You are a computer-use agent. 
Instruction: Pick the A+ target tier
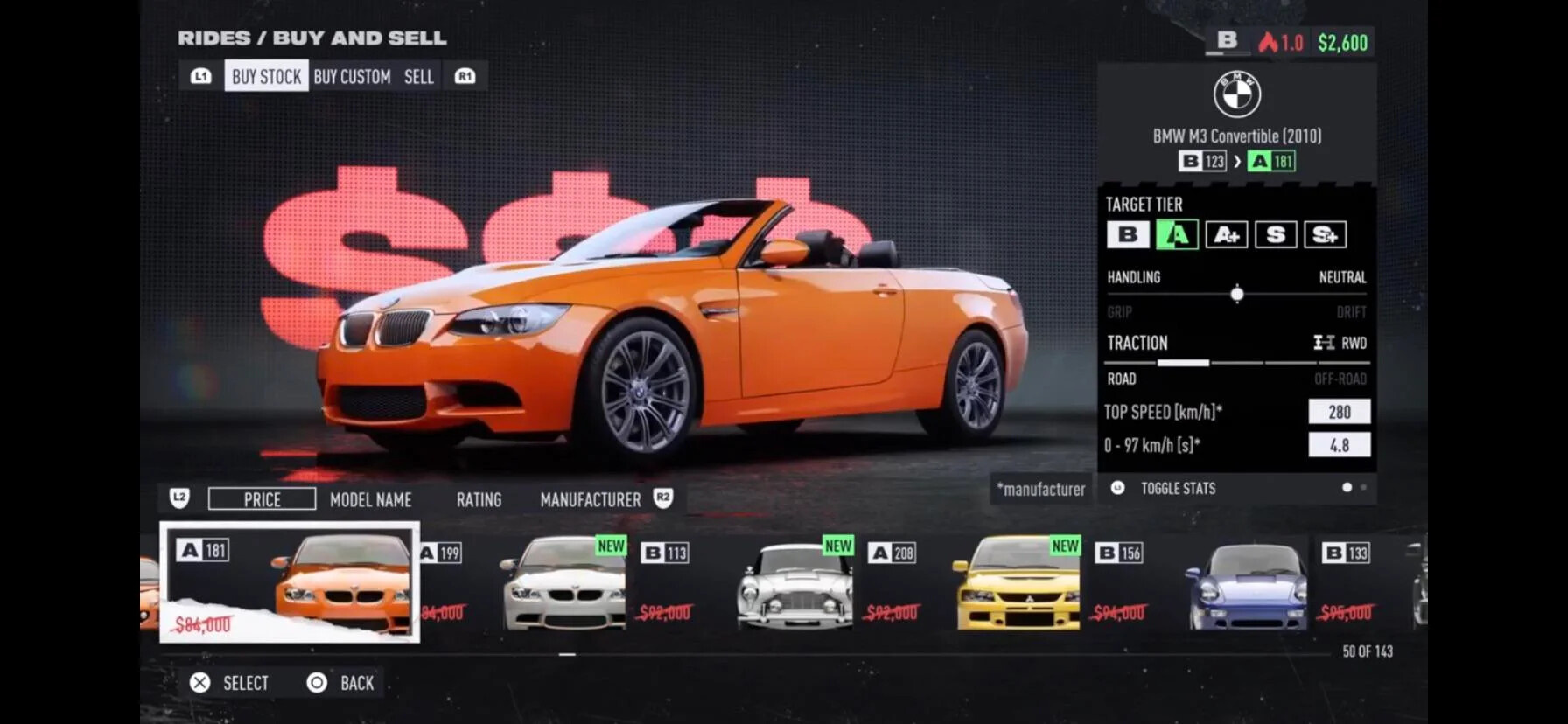(1226, 234)
